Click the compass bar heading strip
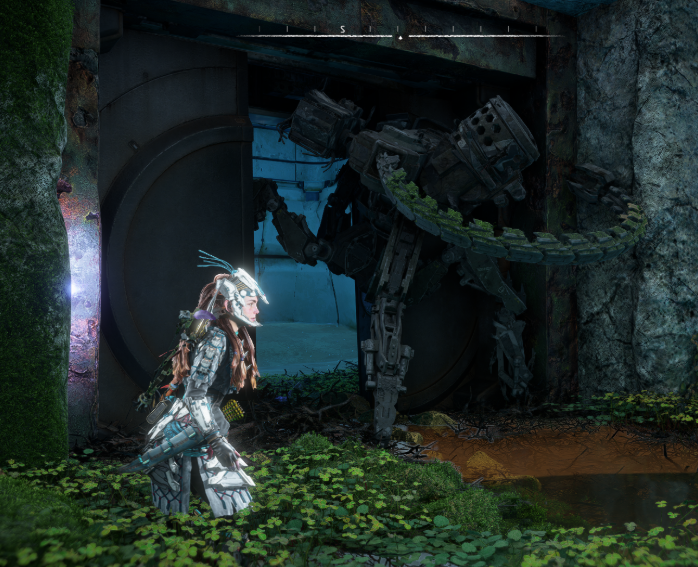The image size is (698, 567). tap(400, 33)
